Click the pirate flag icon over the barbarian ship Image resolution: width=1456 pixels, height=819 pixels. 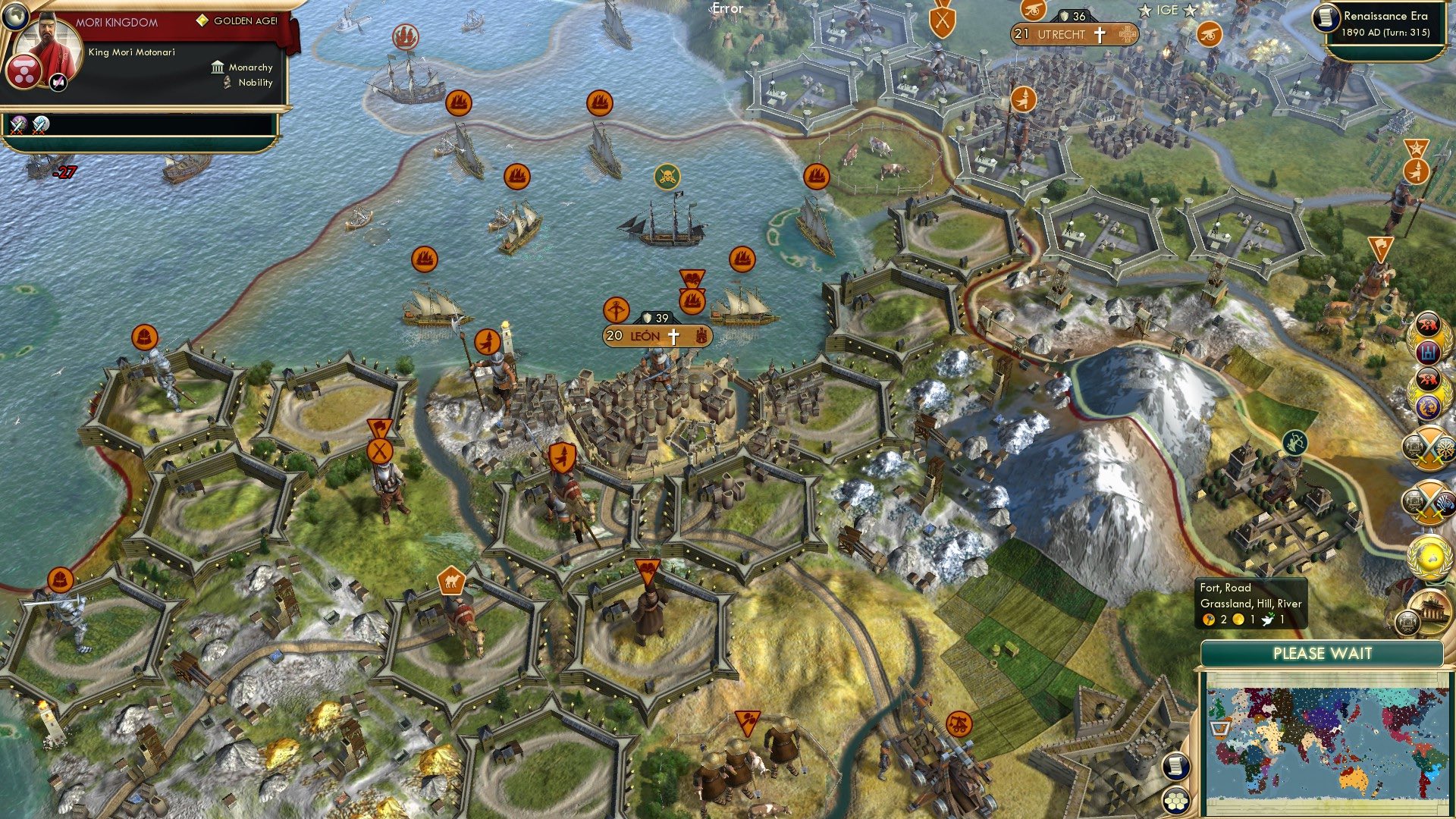[x=667, y=176]
